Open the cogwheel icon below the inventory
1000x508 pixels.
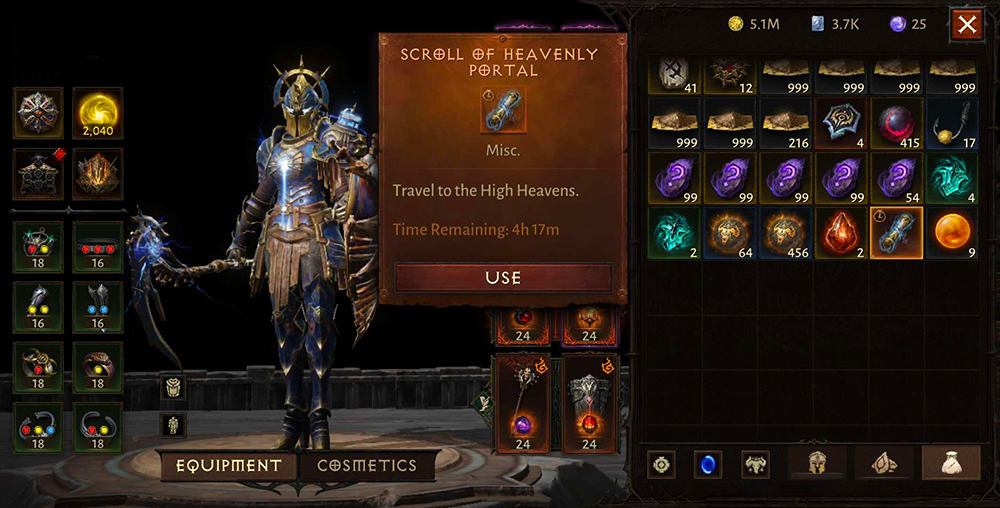(661, 464)
